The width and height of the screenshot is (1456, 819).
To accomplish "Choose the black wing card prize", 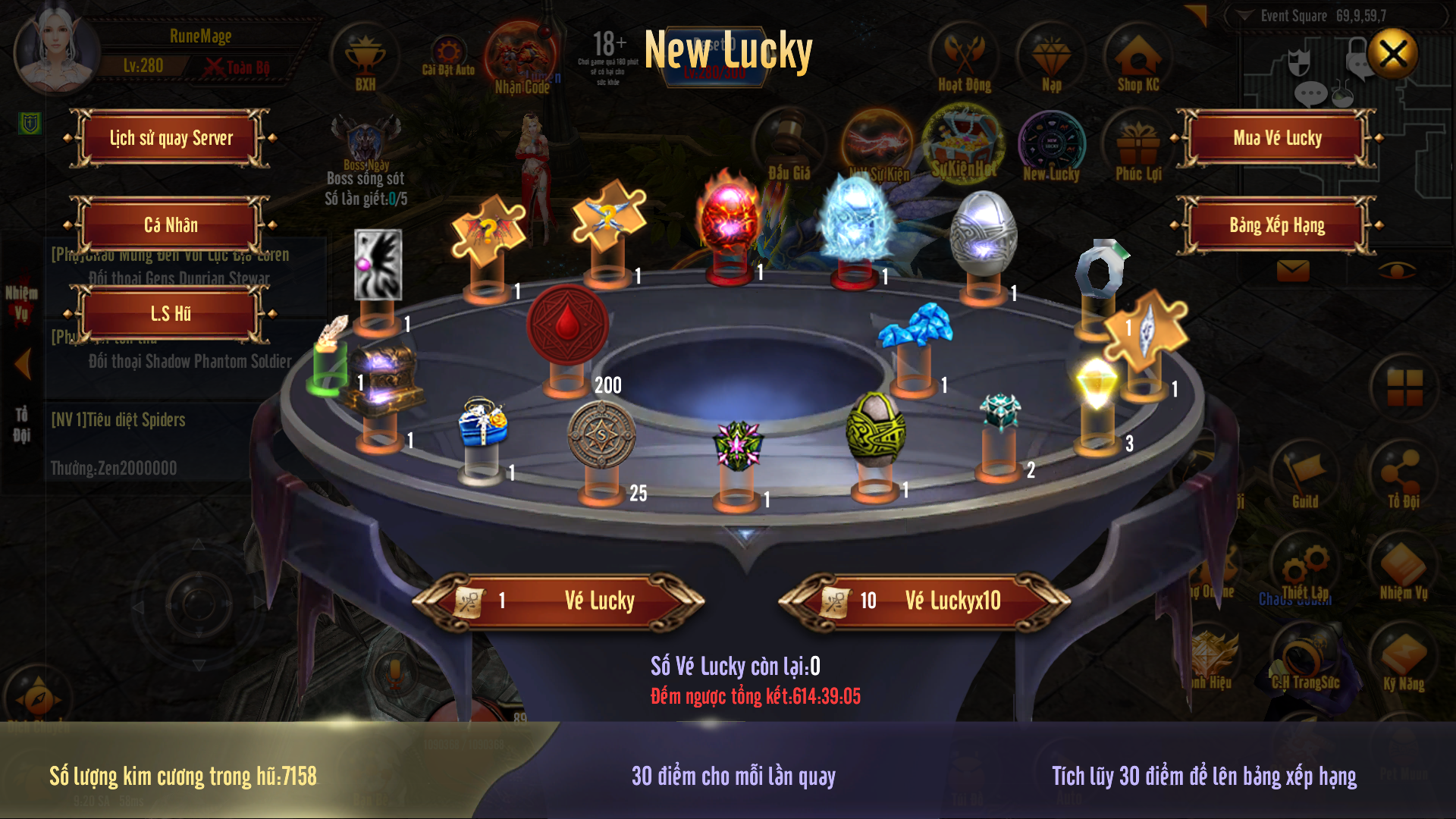I will [x=378, y=264].
